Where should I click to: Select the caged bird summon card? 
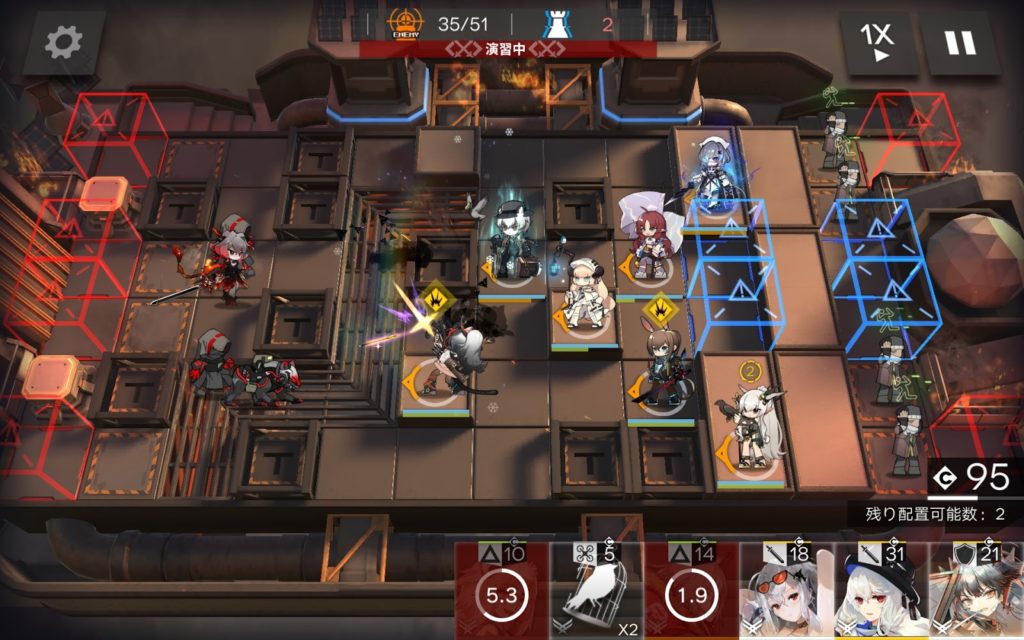point(596,592)
